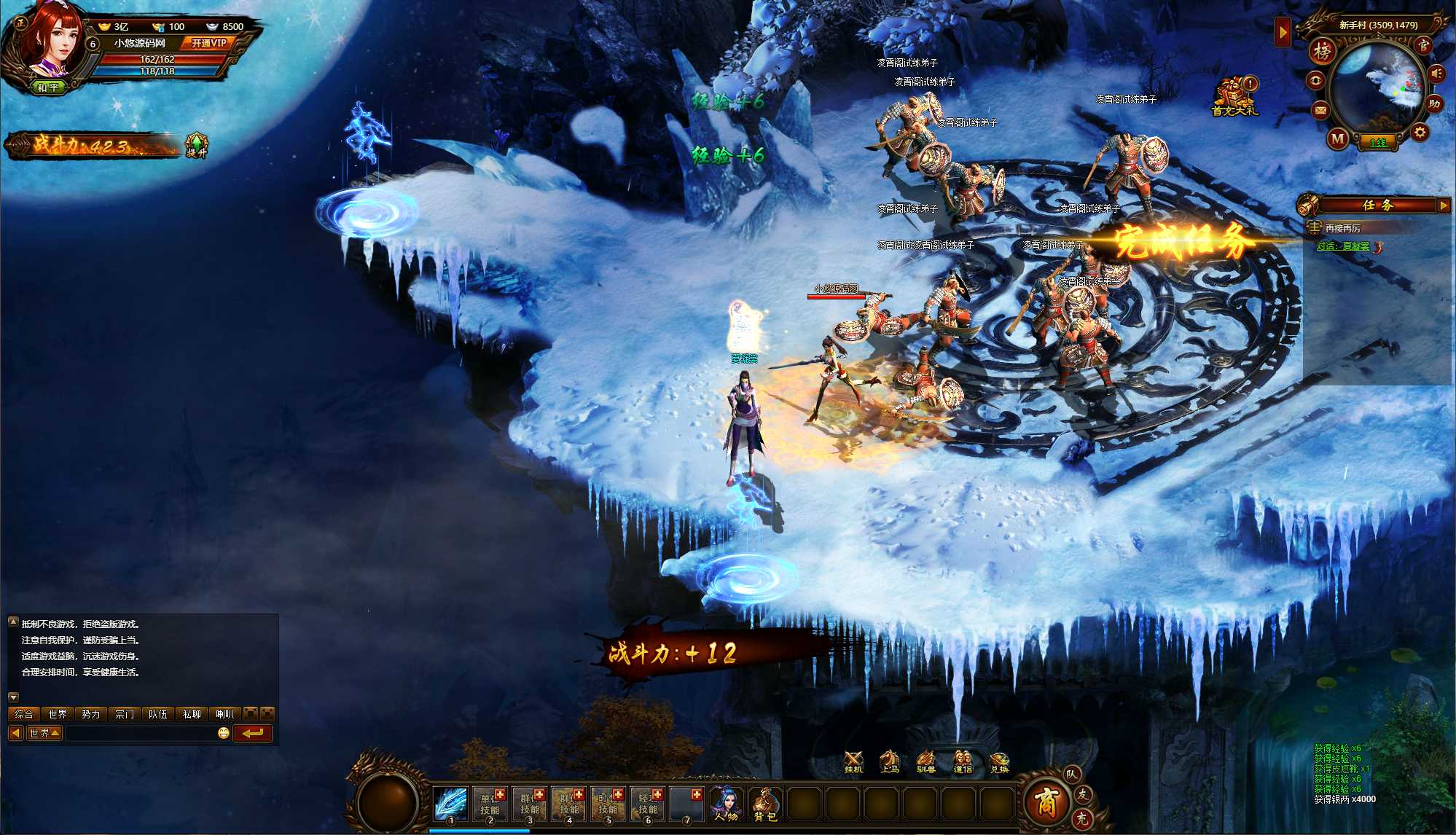
Task: Click the 开通VIP button
Action: [x=208, y=43]
